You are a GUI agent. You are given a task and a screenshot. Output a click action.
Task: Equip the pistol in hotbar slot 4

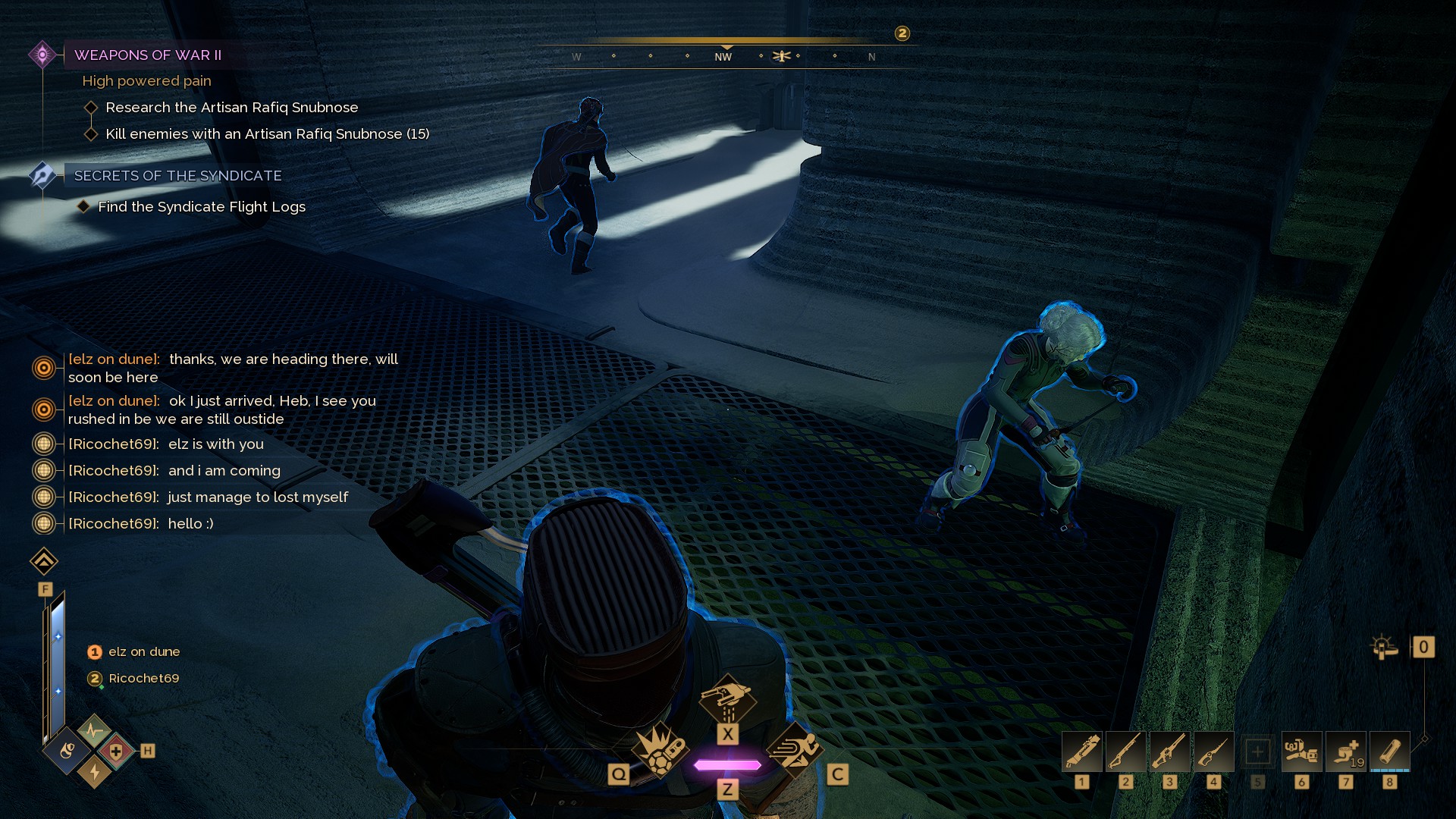click(x=1213, y=752)
